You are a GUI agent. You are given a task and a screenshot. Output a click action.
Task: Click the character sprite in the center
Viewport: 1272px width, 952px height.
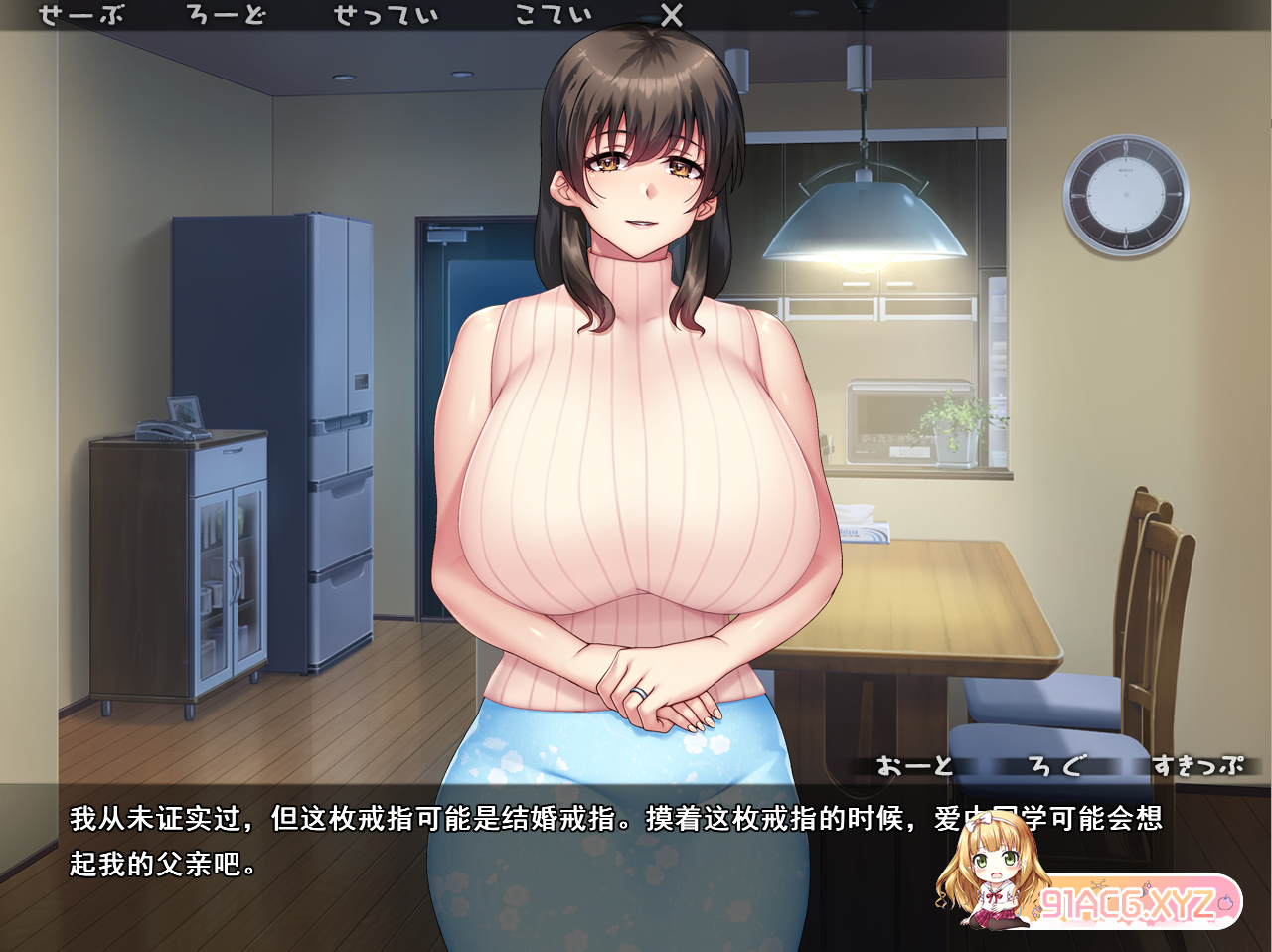[636, 447]
